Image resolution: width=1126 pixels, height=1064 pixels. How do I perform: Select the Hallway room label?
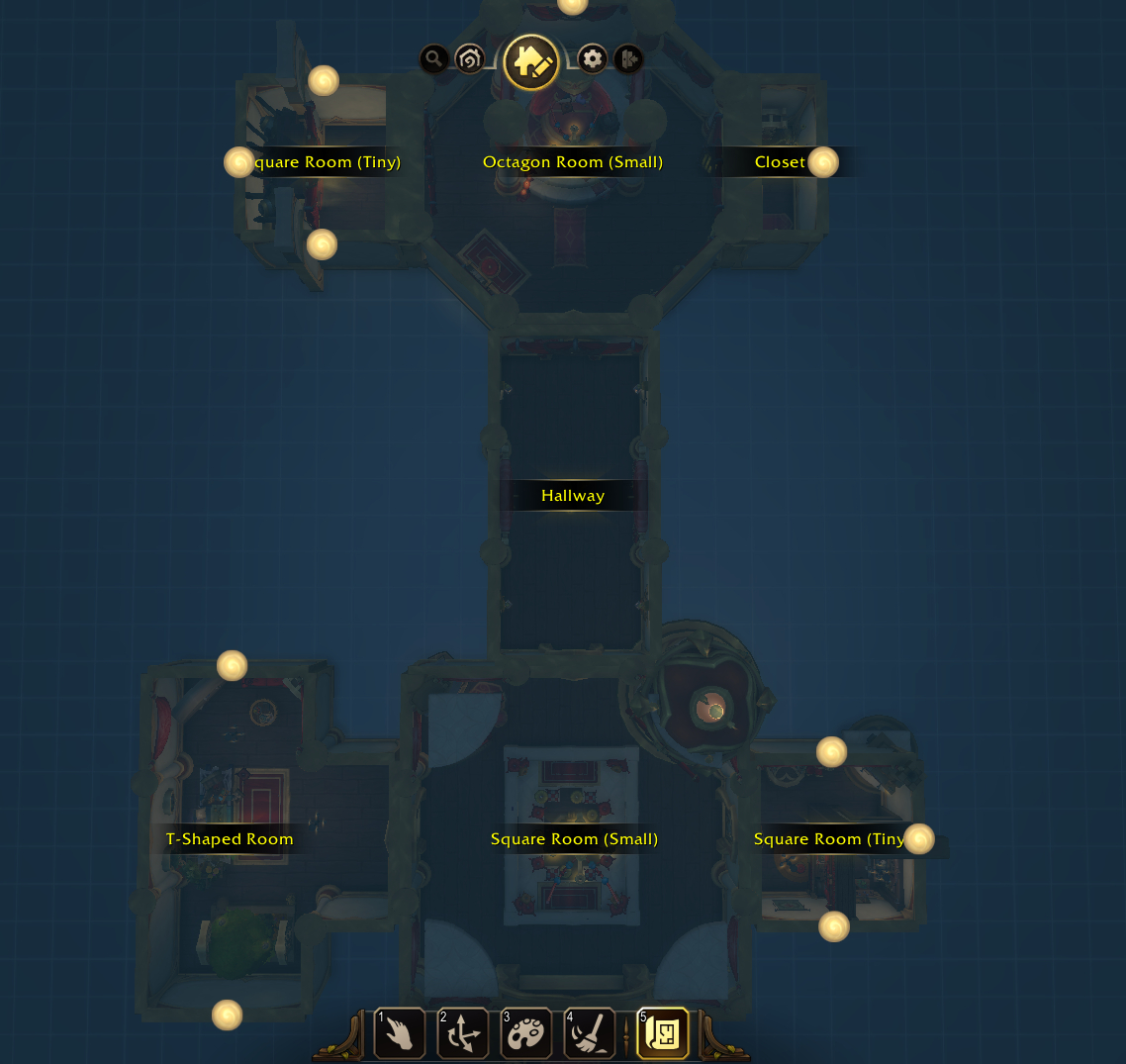[x=573, y=496]
